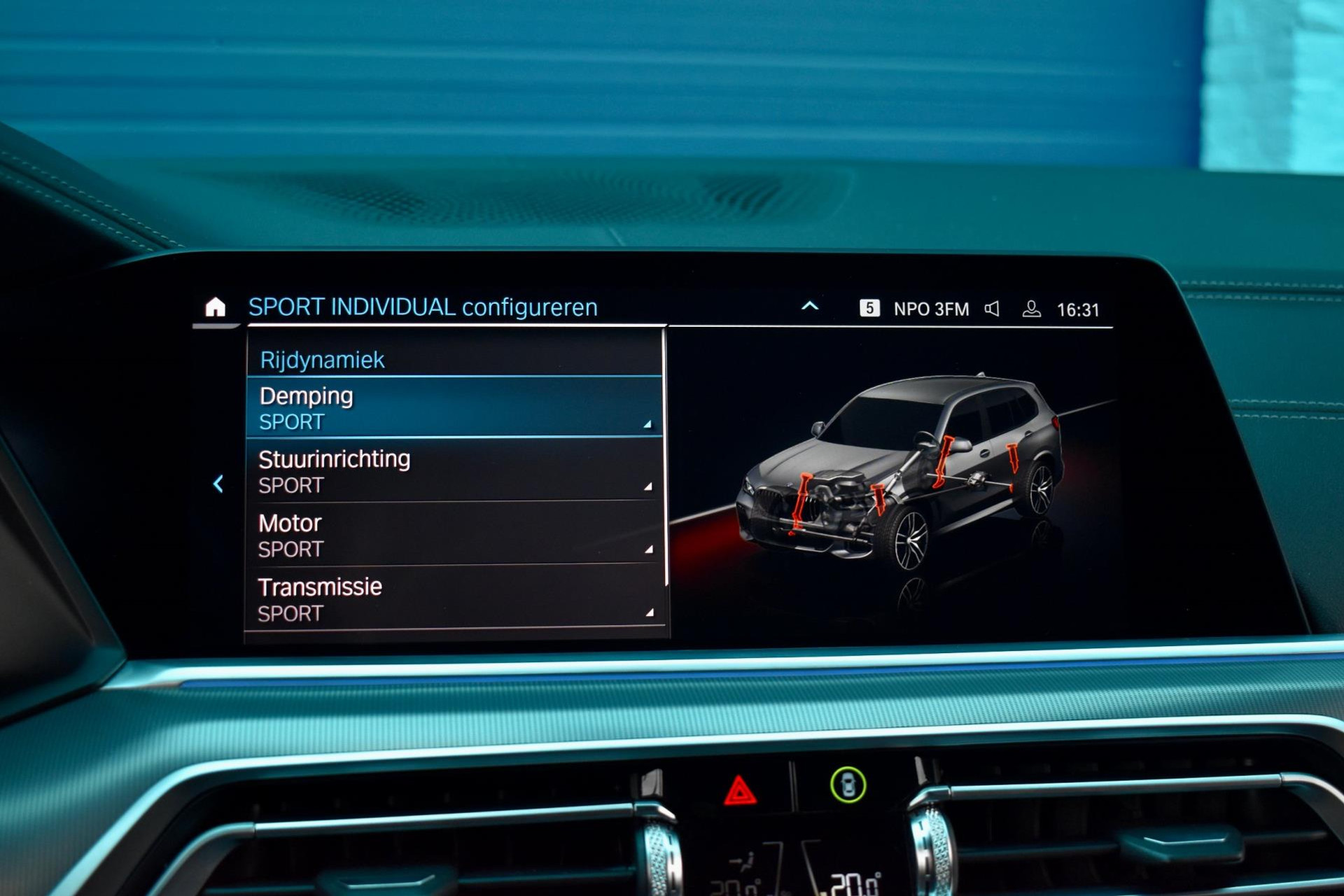The width and height of the screenshot is (1344, 896).
Task: Choose the Motor SPORT entry
Action: (454, 535)
